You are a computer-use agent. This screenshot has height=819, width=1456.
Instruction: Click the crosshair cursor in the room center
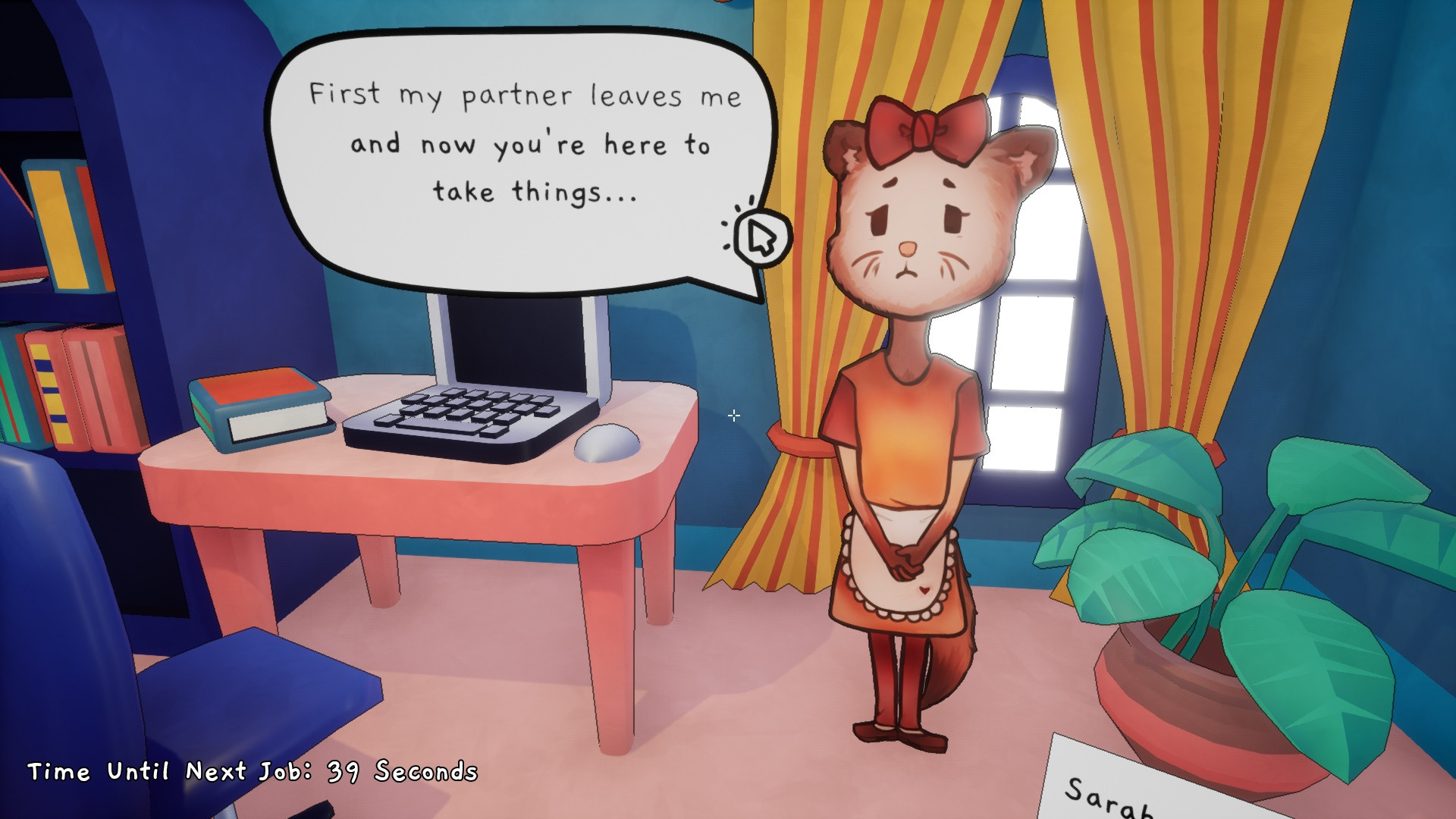(733, 416)
